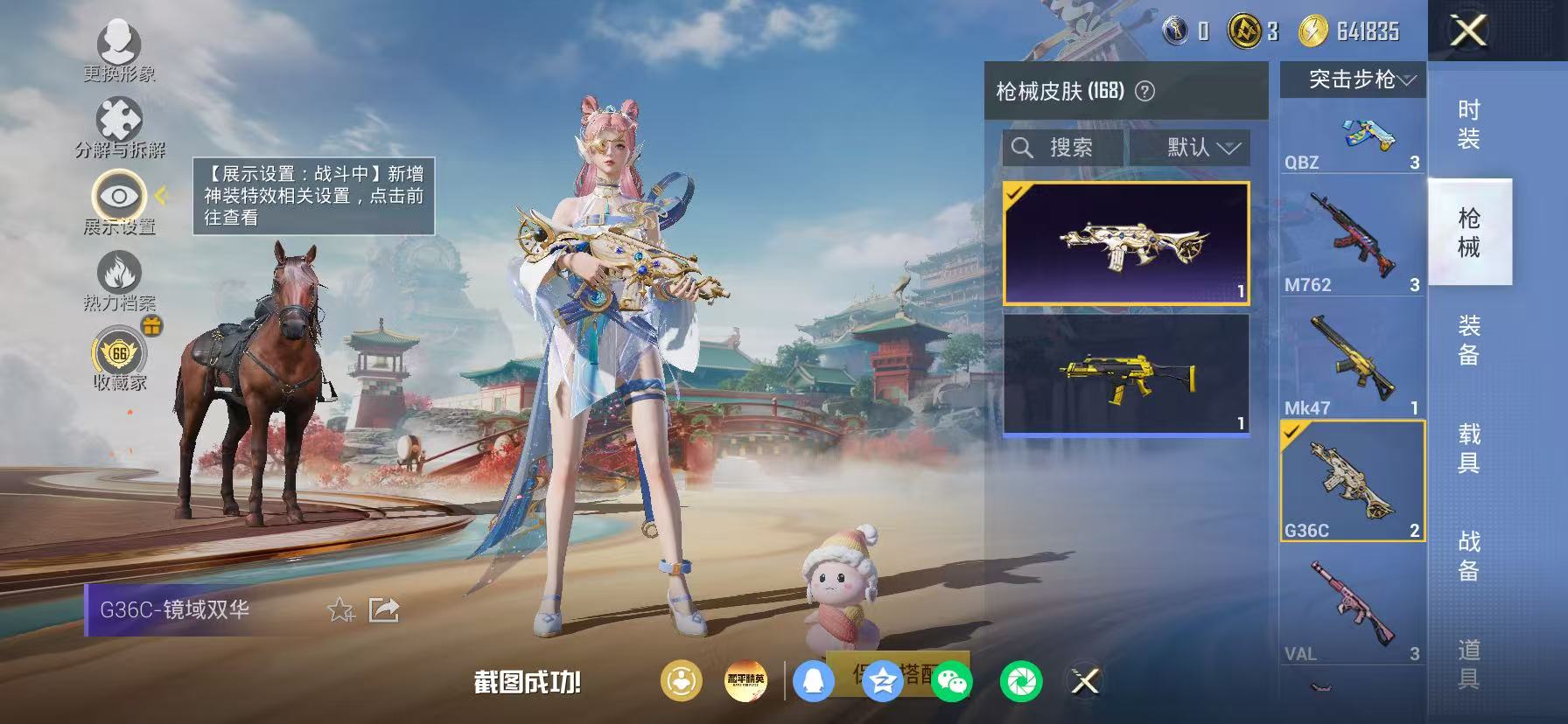Collapse the display settings notice with the arrow
Screen dimensions: 1568x724
click(x=162, y=198)
